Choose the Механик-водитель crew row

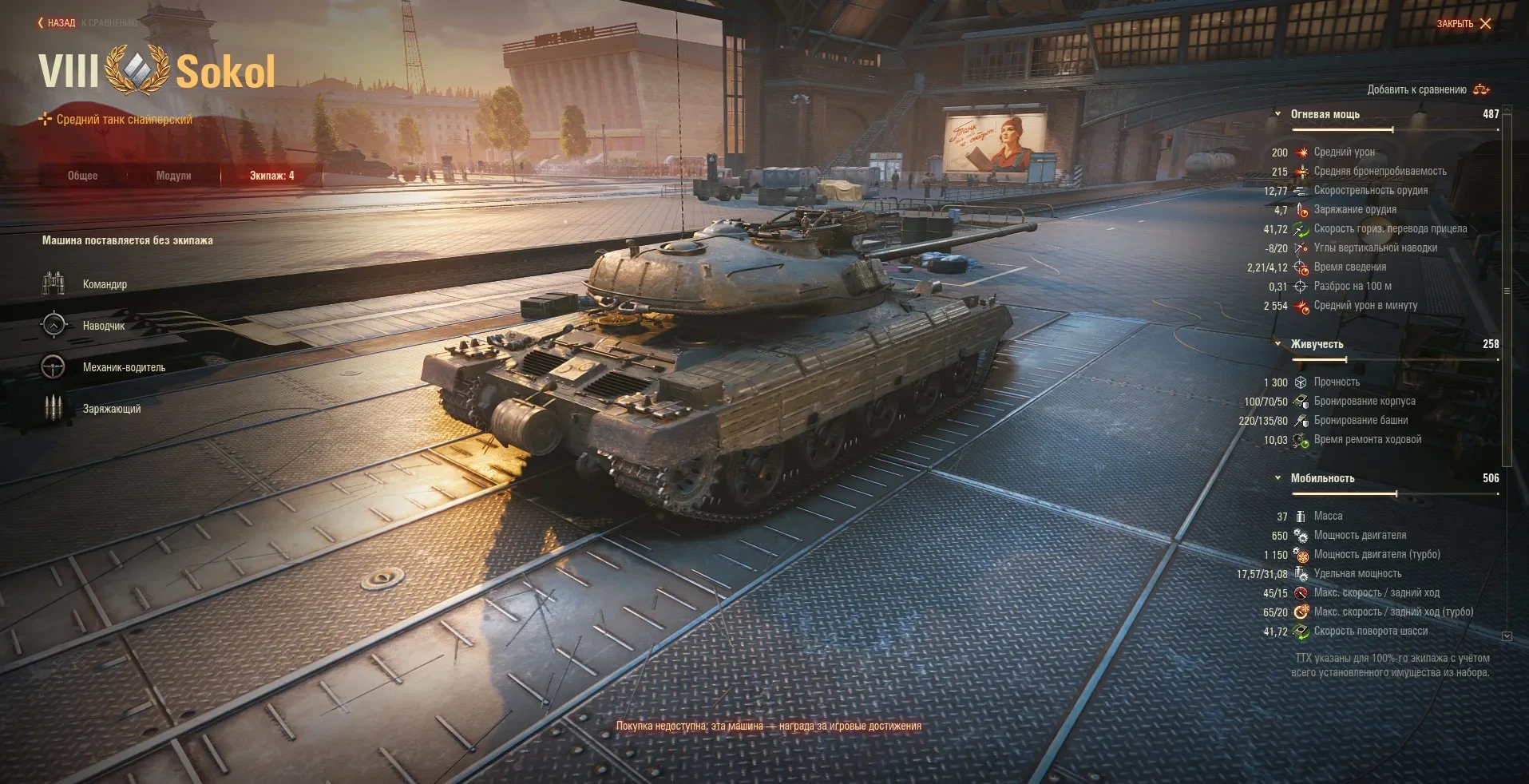click(x=123, y=367)
